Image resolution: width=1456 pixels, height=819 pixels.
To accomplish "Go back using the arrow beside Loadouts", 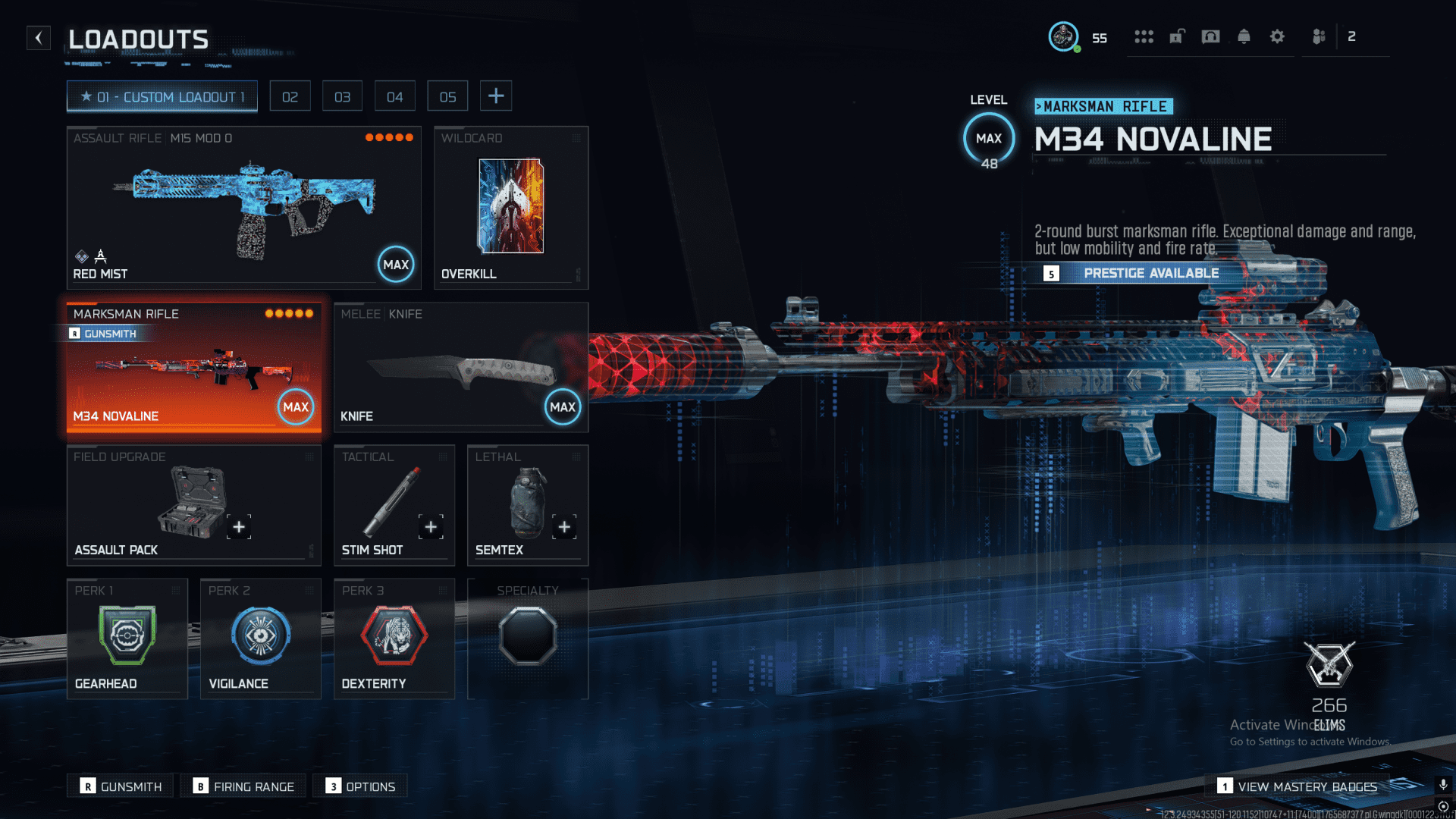I will (39, 38).
